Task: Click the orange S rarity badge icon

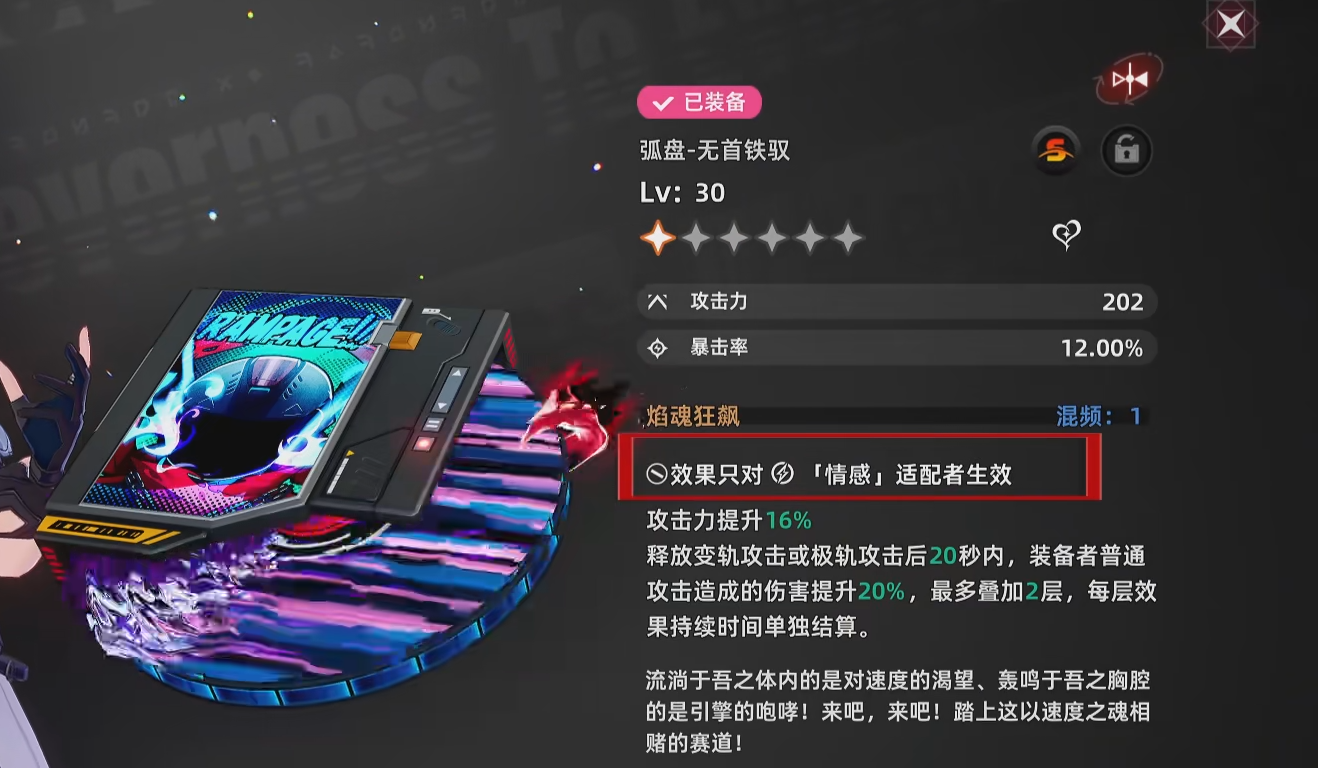Action: pyautogui.click(x=1054, y=150)
